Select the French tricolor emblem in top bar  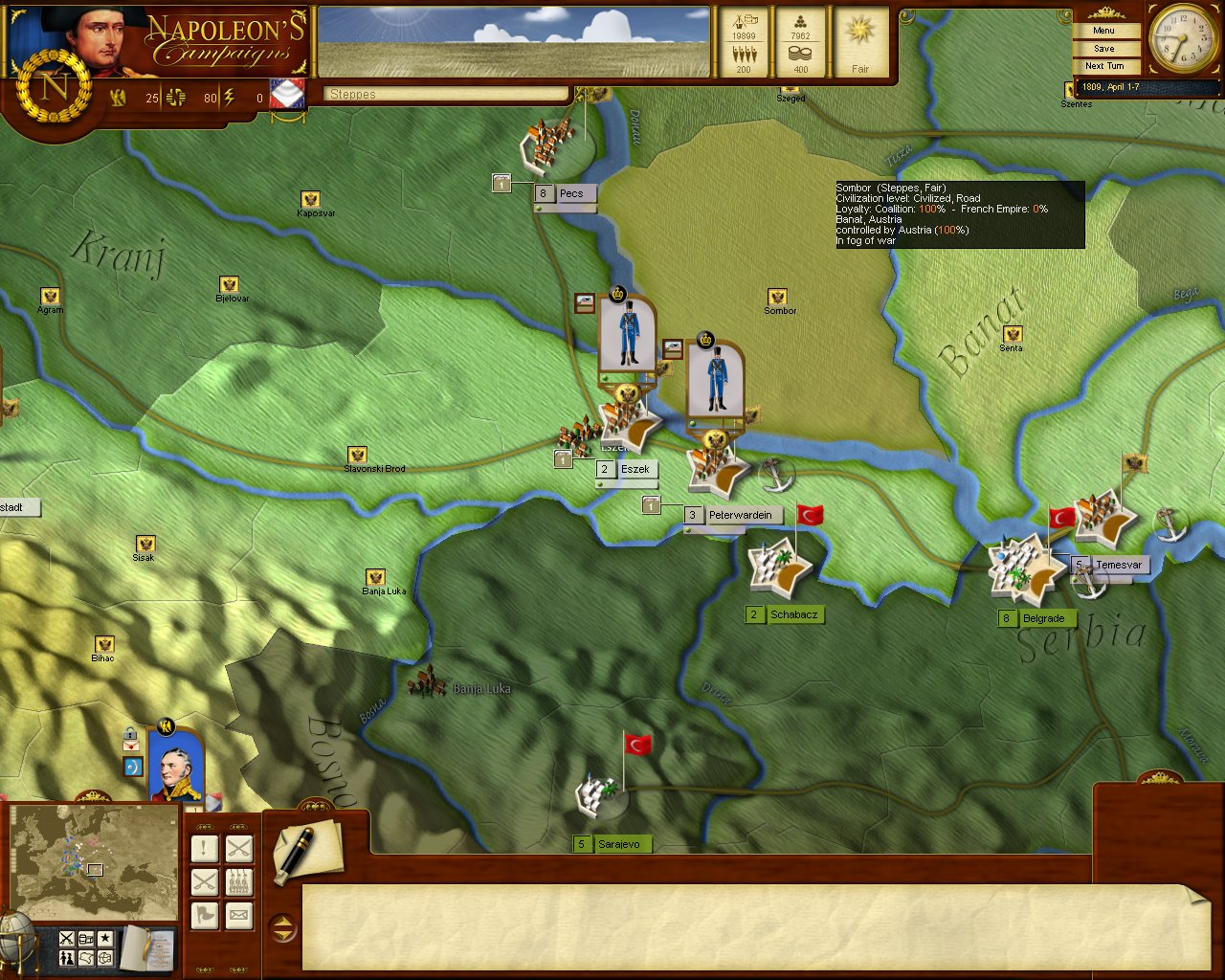tap(287, 94)
